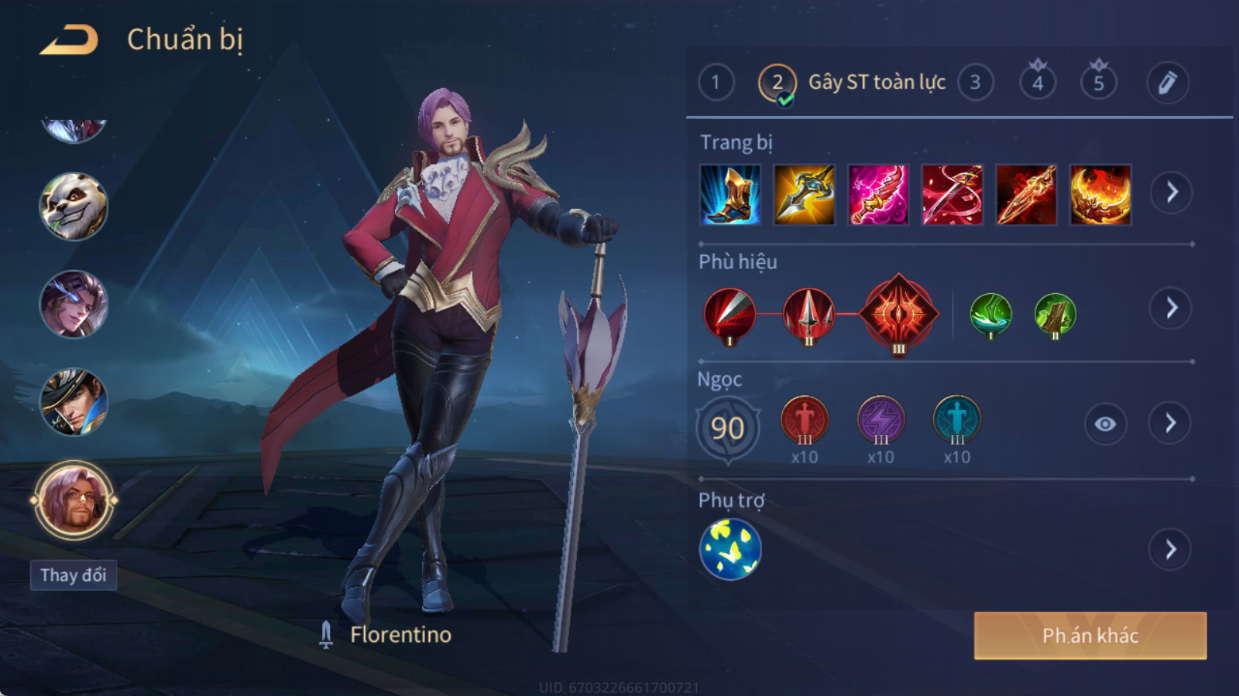Select the purple arcana gem x10
Image resolution: width=1239 pixels, height=696 pixels.
click(x=881, y=421)
